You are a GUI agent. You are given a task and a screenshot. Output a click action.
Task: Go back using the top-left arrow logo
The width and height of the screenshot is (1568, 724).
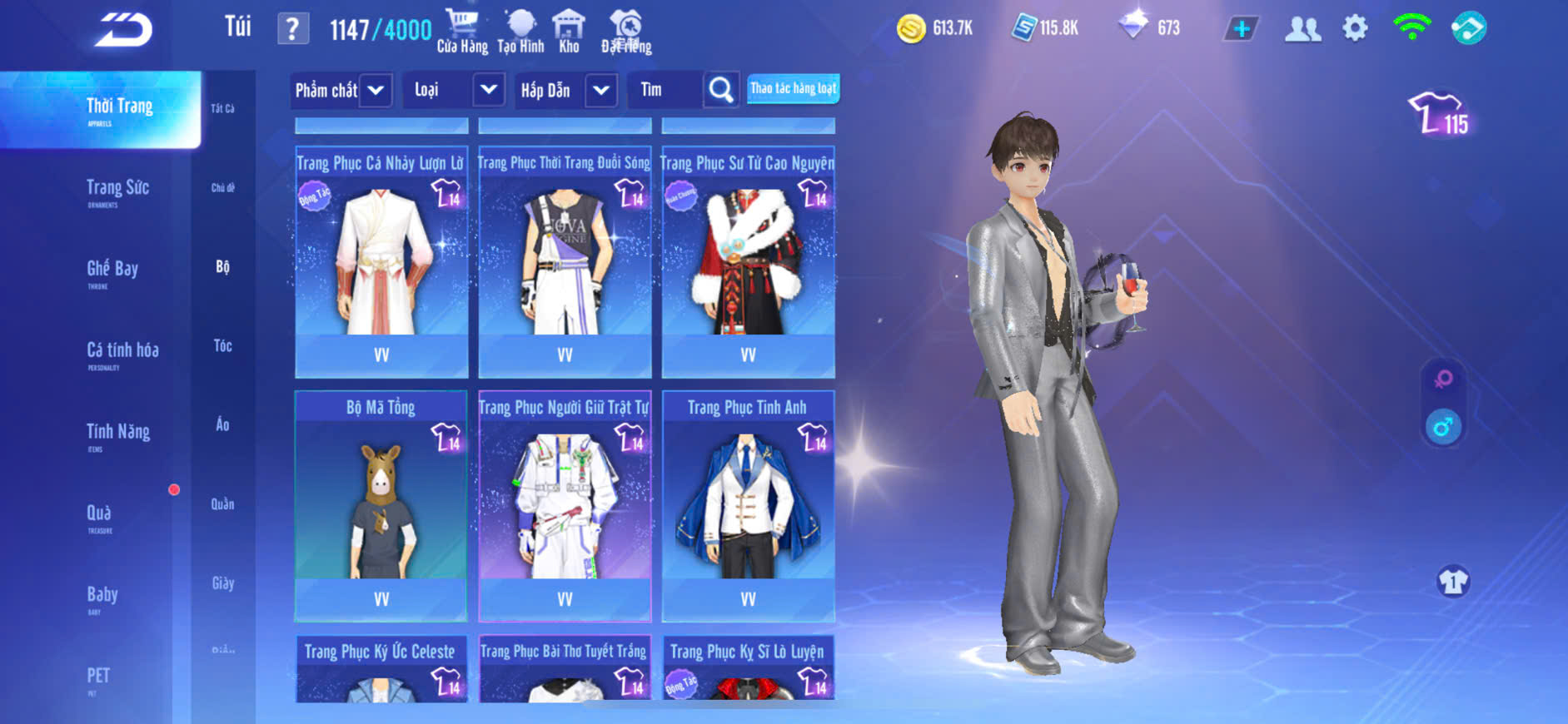(x=123, y=30)
